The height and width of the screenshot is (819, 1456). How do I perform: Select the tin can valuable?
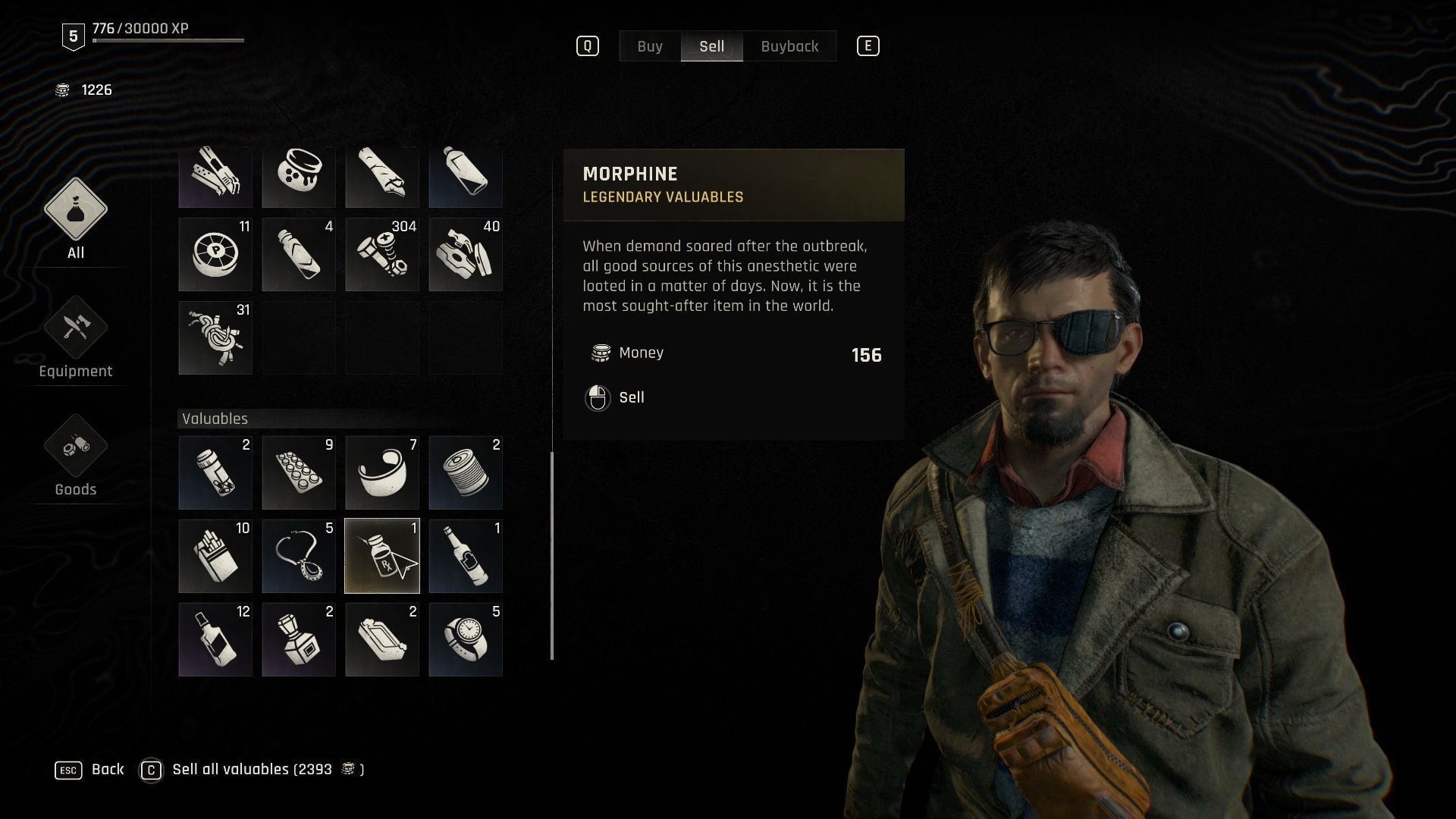pos(466,472)
